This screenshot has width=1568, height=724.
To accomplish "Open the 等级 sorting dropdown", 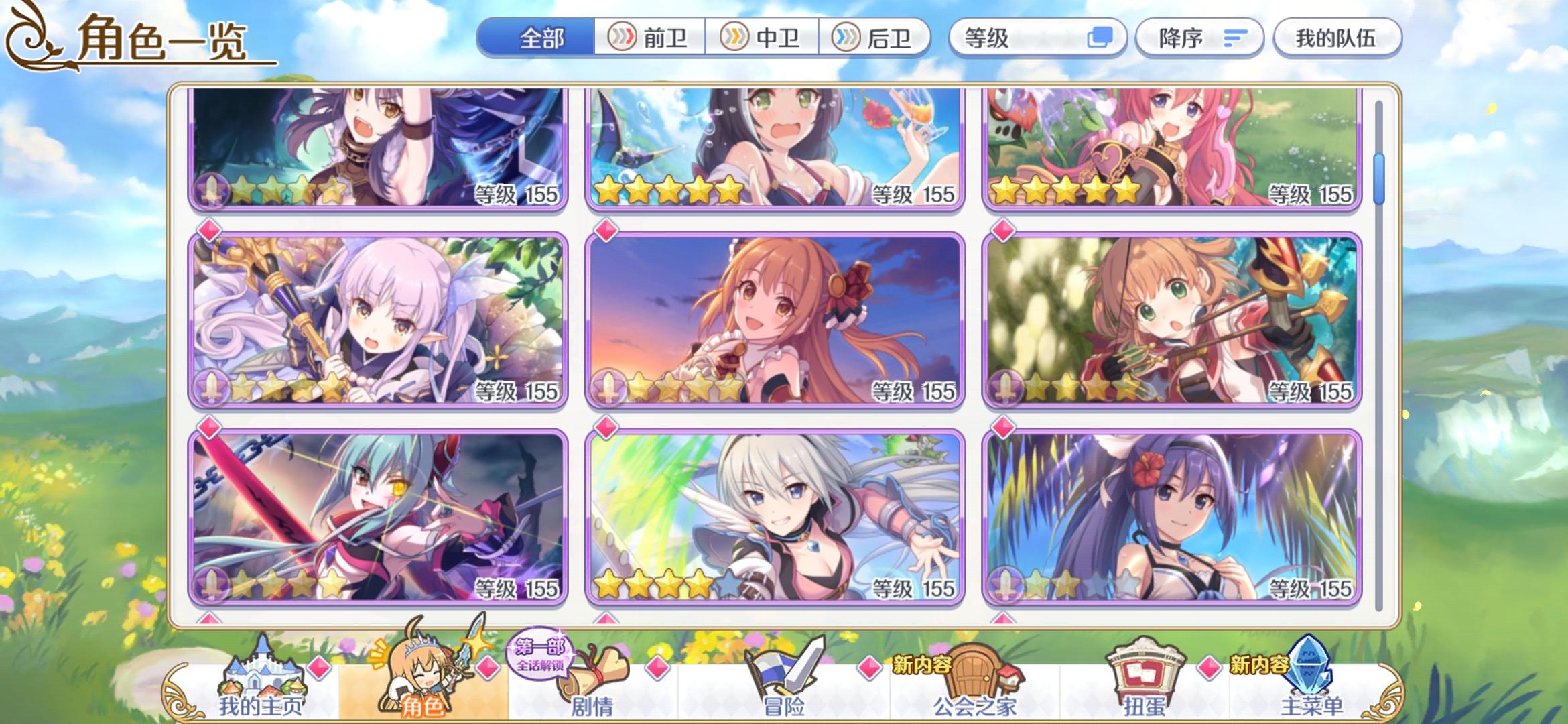I will [1005, 38].
